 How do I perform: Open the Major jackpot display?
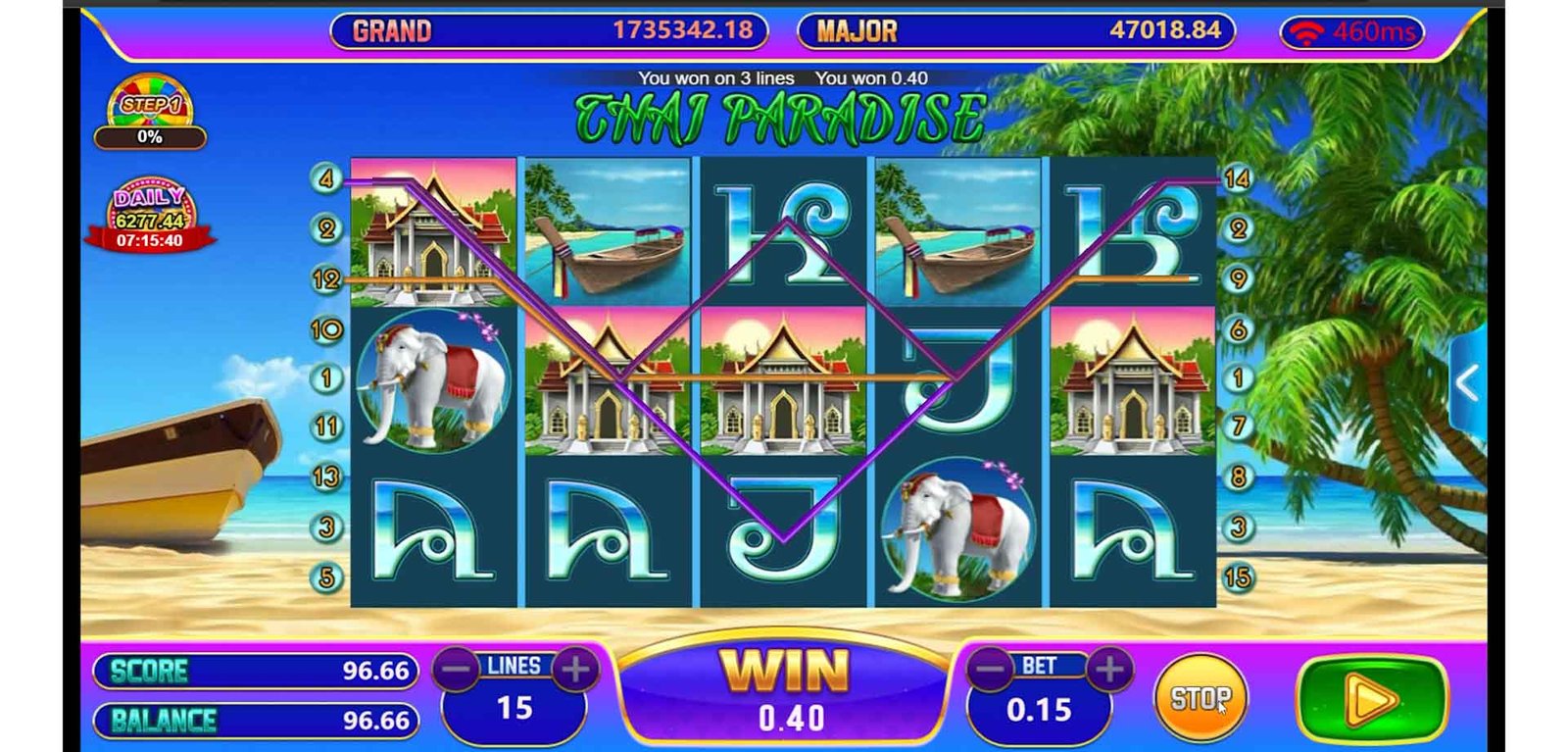pyautogui.click(x=1015, y=30)
